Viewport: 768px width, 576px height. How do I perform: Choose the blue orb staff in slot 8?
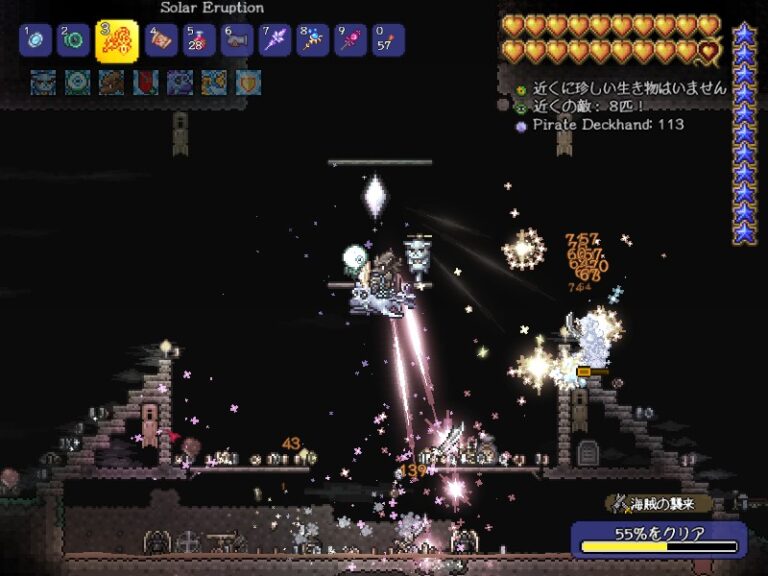pyautogui.click(x=312, y=41)
